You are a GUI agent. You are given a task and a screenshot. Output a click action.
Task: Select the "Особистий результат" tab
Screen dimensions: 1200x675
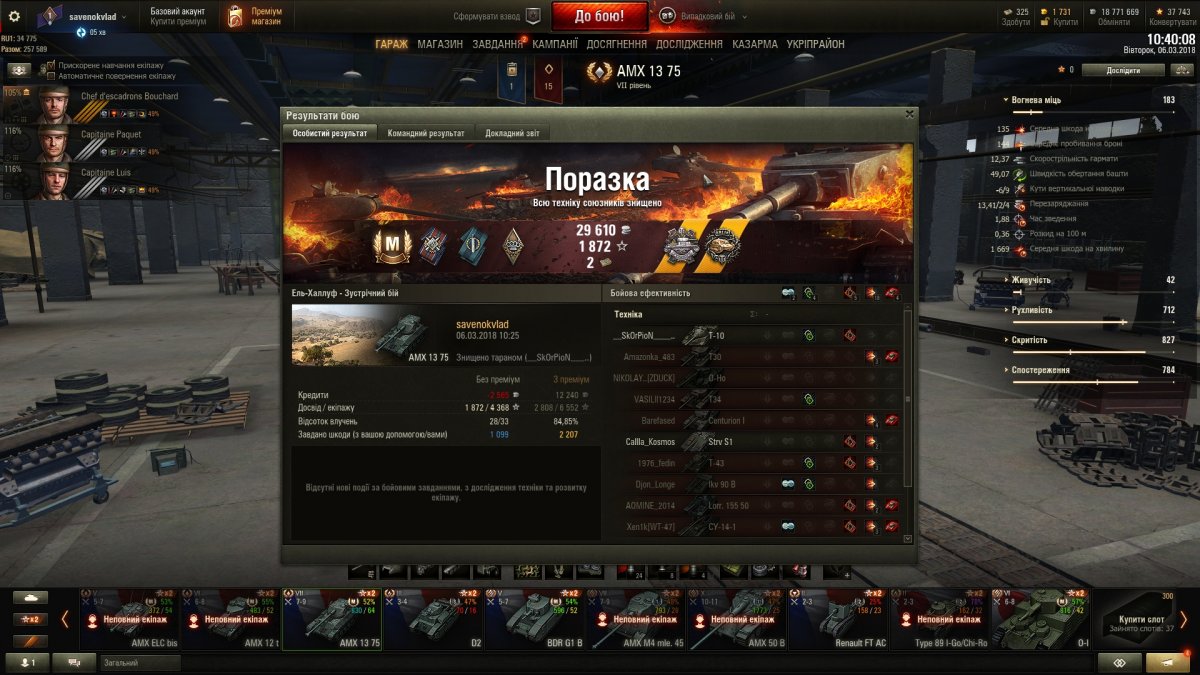[329, 133]
